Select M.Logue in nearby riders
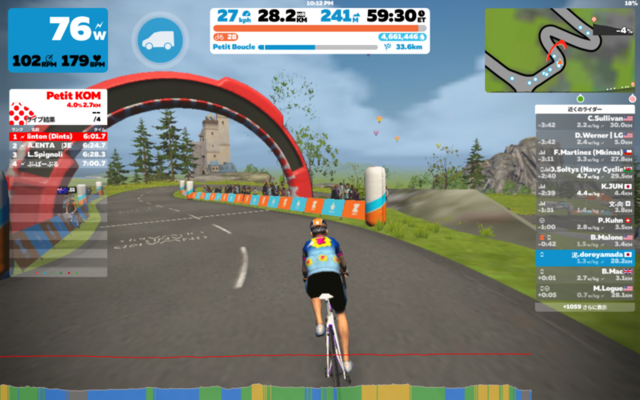Screen dimensions: 640x400 click(x=586, y=291)
